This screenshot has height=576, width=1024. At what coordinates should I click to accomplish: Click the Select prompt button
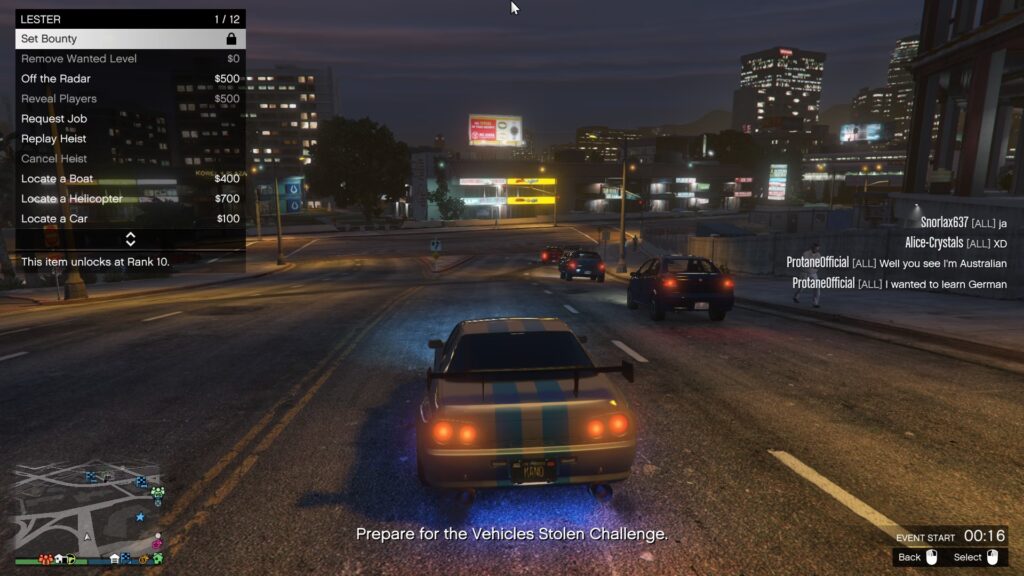point(976,557)
